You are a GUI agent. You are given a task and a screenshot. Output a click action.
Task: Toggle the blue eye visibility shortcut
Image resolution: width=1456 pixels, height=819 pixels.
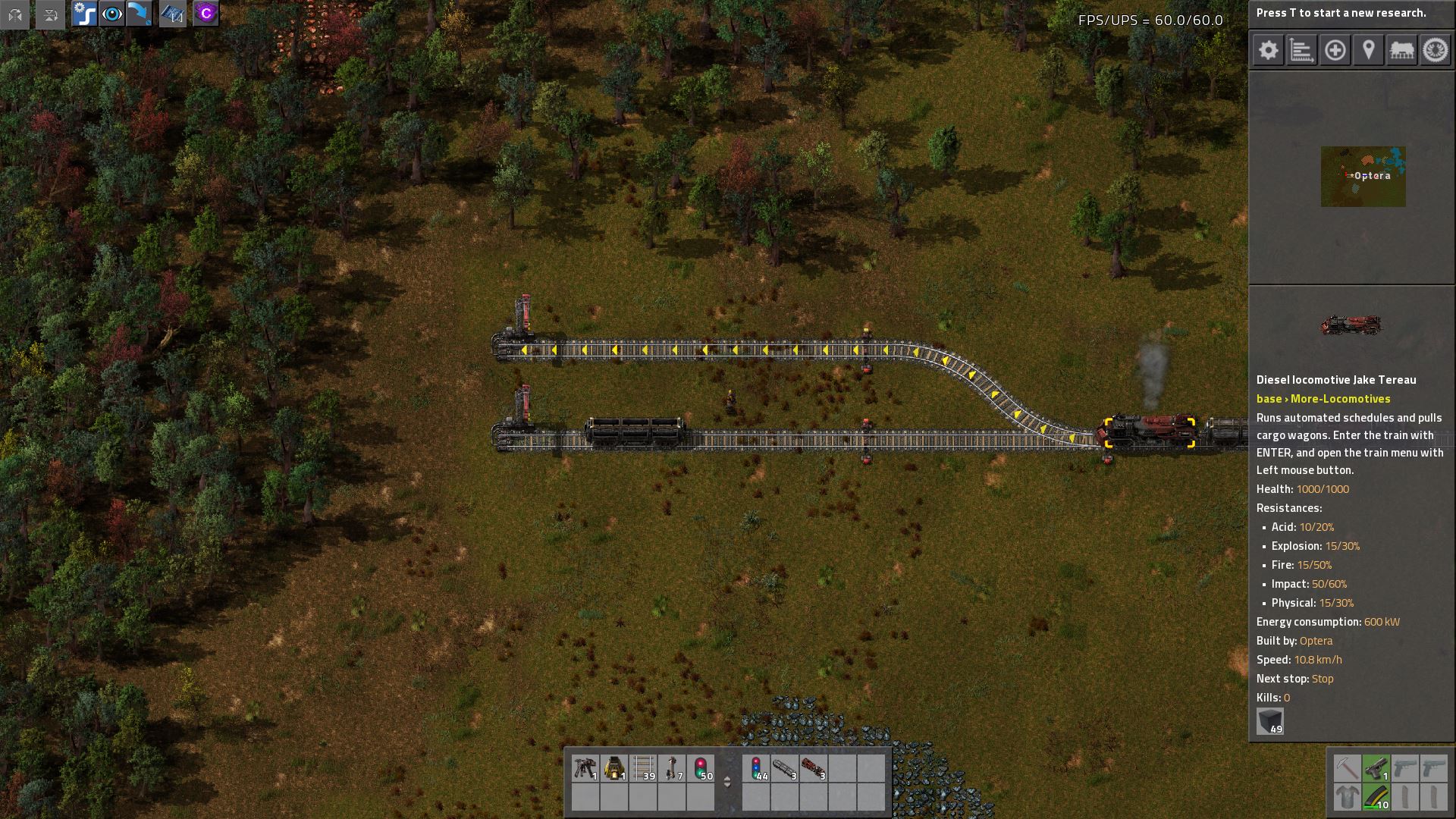[112, 14]
